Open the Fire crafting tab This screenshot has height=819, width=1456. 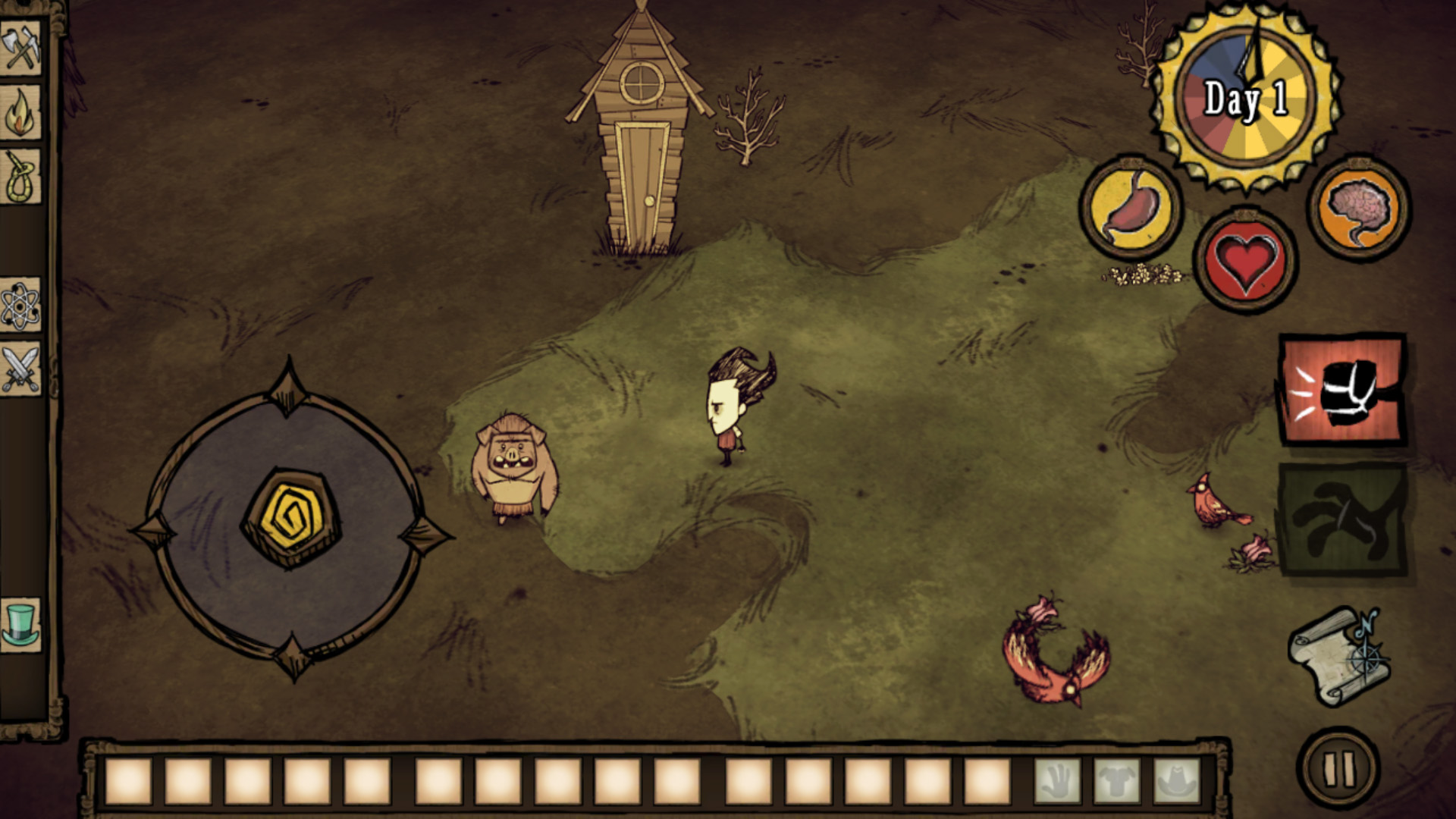[20, 112]
